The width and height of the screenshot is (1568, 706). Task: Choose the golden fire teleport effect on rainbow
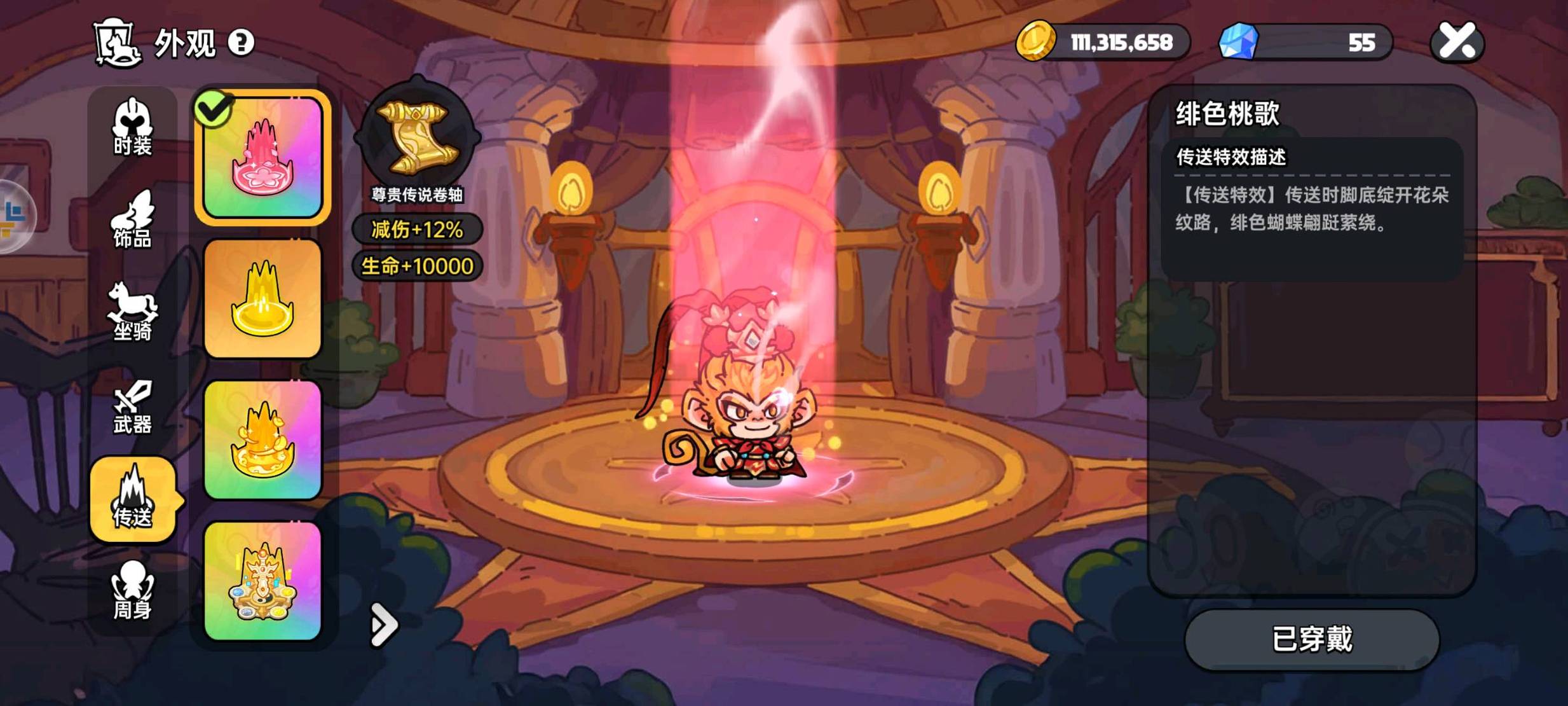point(262,440)
